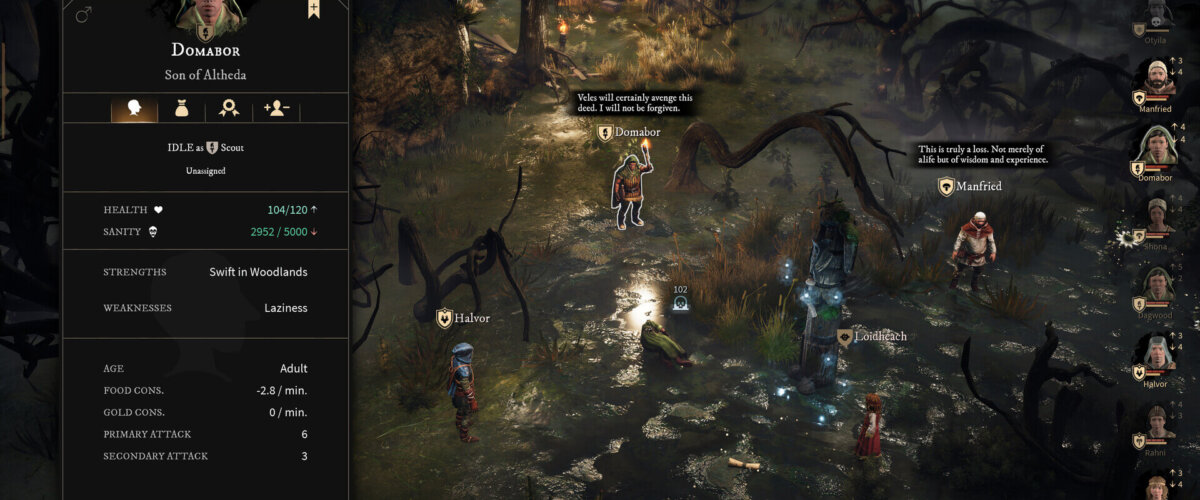Click the skull marker labeled 102

click(681, 303)
